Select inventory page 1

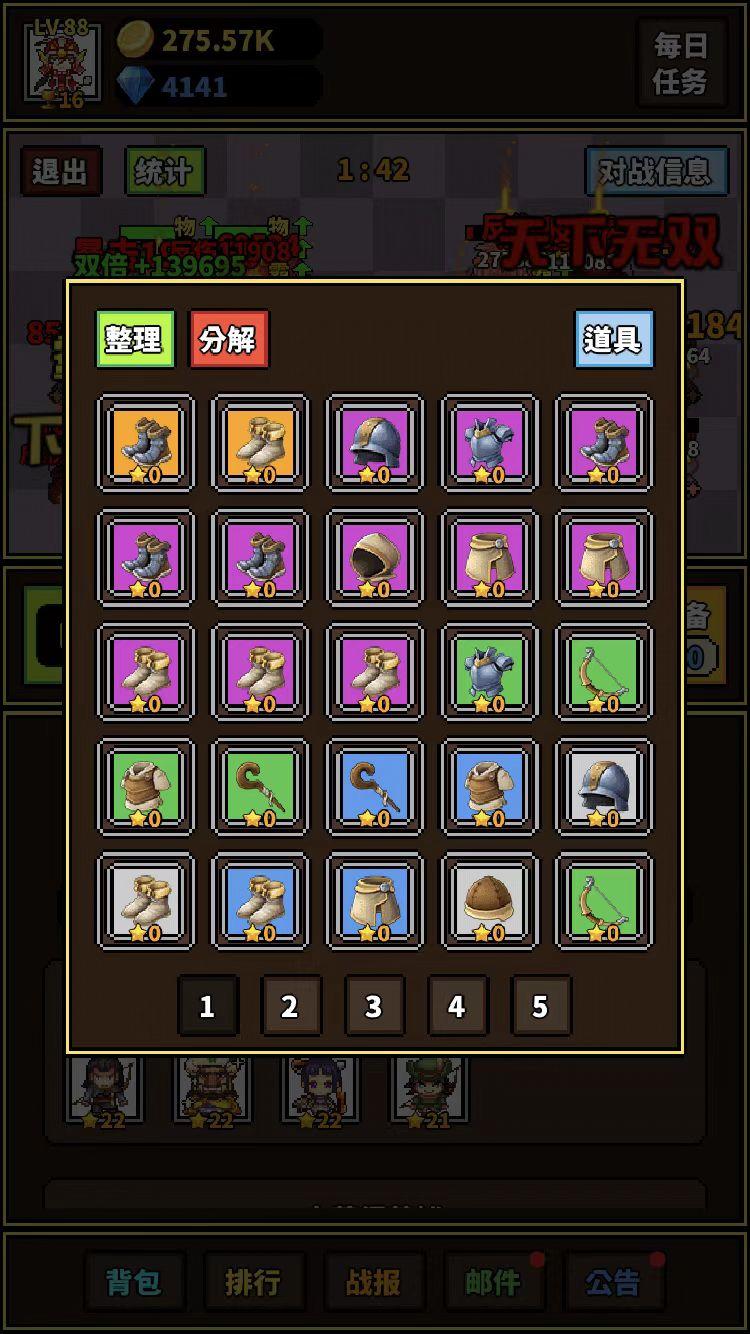(x=207, y=1005)
